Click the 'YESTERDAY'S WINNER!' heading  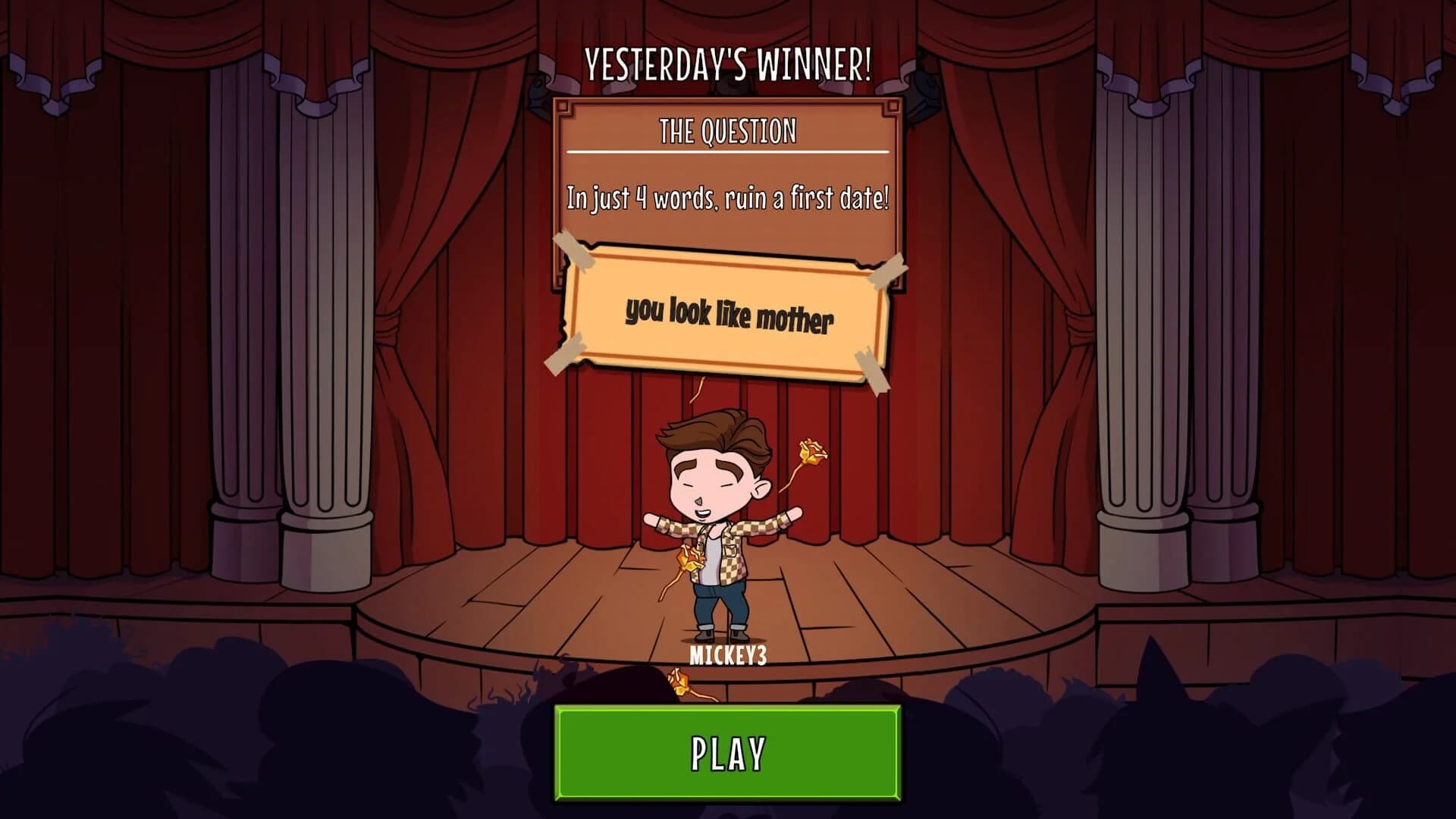coord(730,64)
